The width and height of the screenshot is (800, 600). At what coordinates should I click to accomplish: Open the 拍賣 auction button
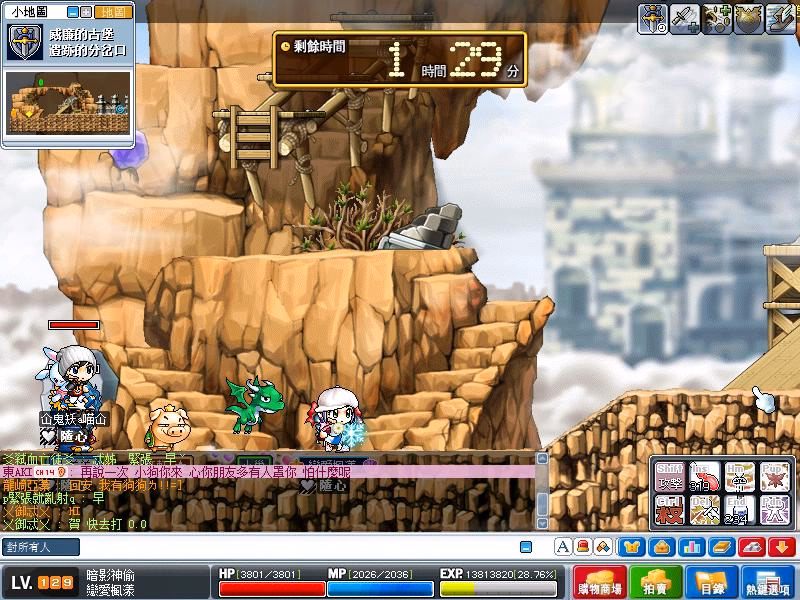655,582
